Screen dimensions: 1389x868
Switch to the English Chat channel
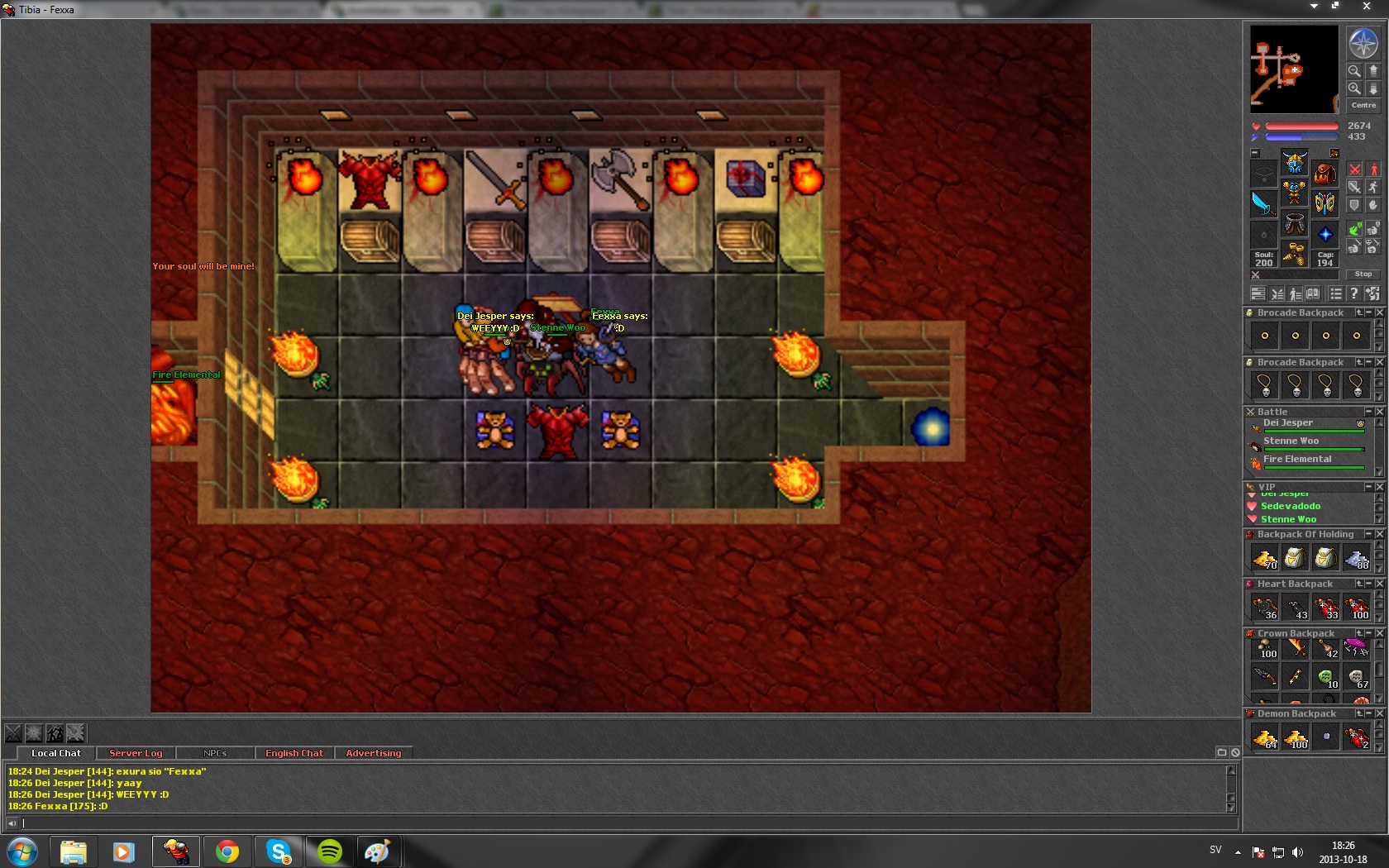[x=294, y=753]
